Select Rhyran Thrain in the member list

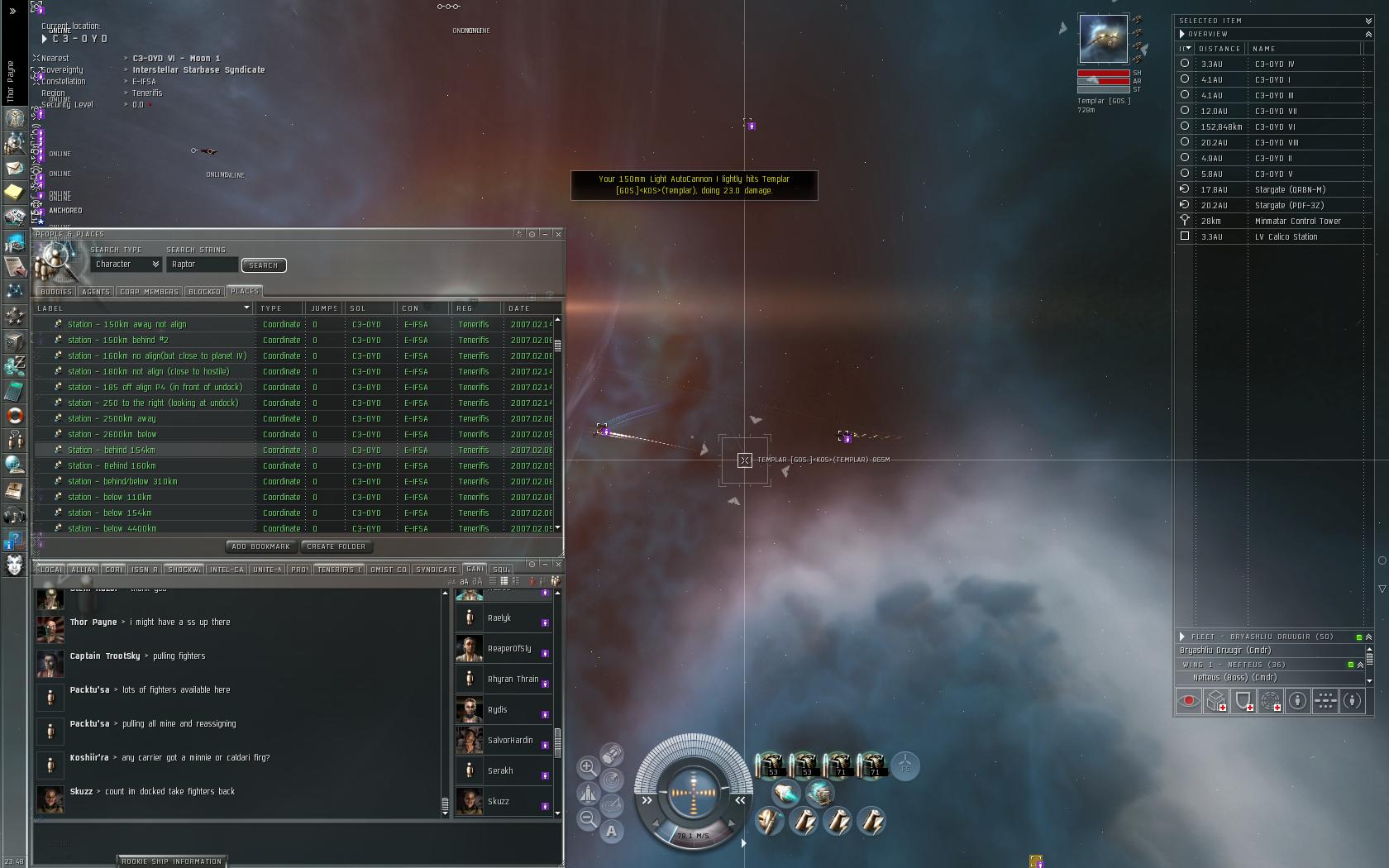[x=513, y=679]
